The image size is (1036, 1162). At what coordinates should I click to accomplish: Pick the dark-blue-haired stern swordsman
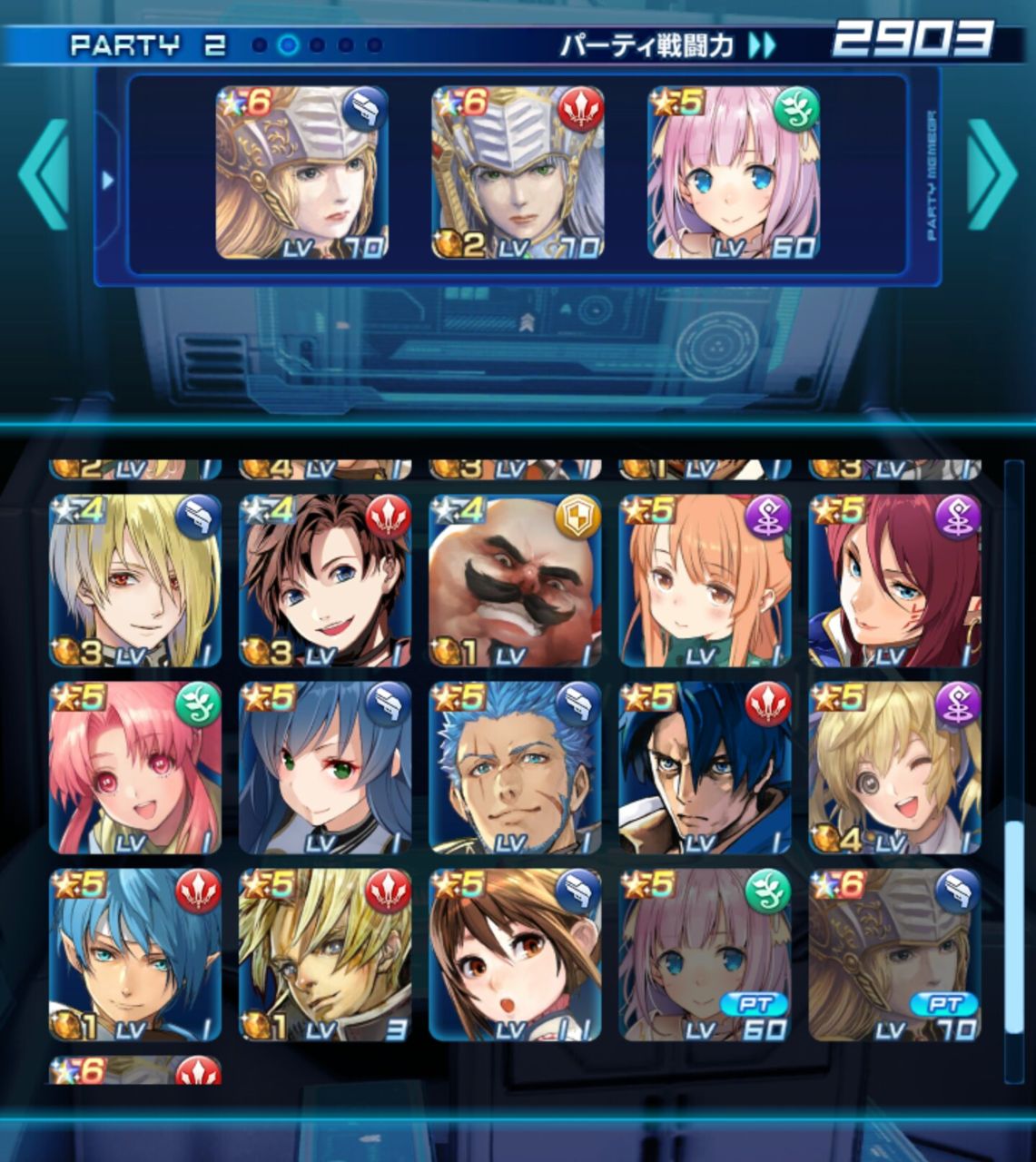point(705,768)
